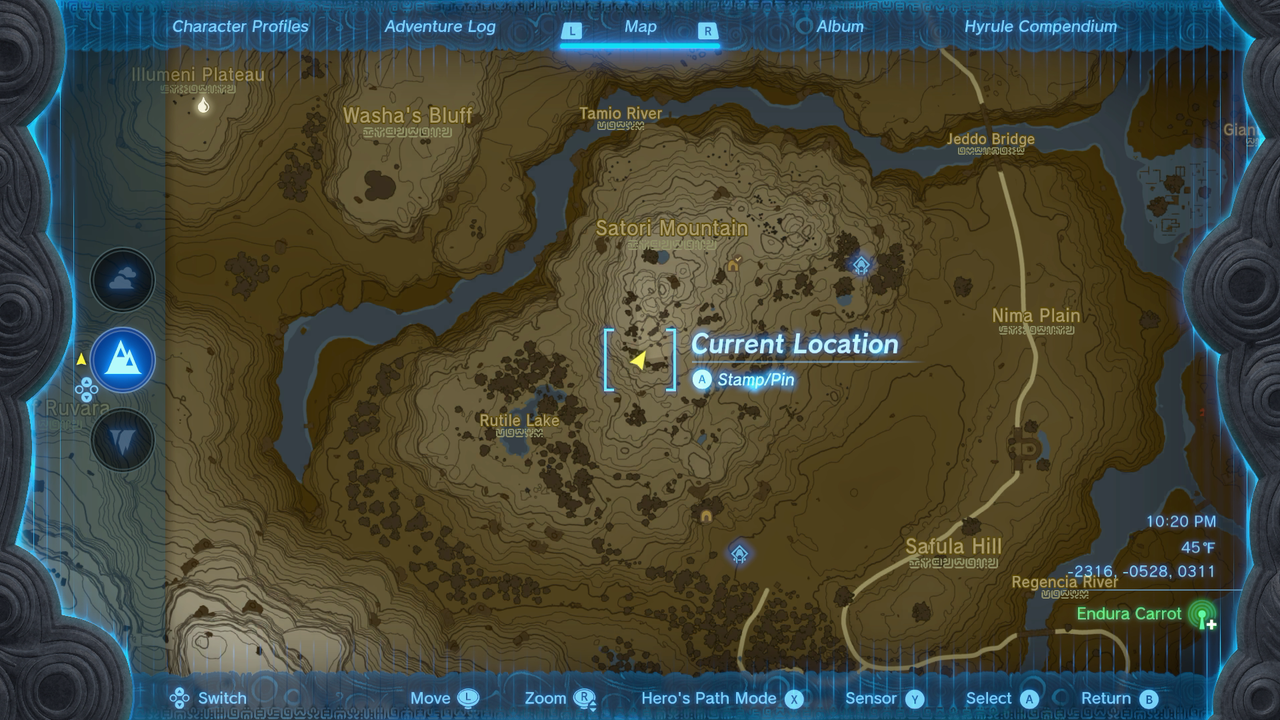Click the Current Location arrow marker
The width and height of the screenshot is (1280, 720).
coord(641,358)
